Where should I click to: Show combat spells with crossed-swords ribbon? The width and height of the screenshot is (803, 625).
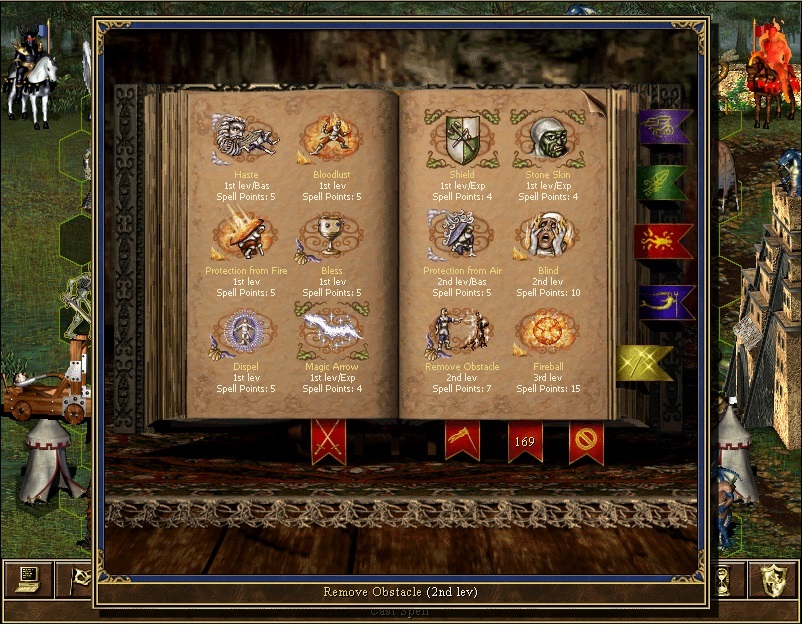328,440
